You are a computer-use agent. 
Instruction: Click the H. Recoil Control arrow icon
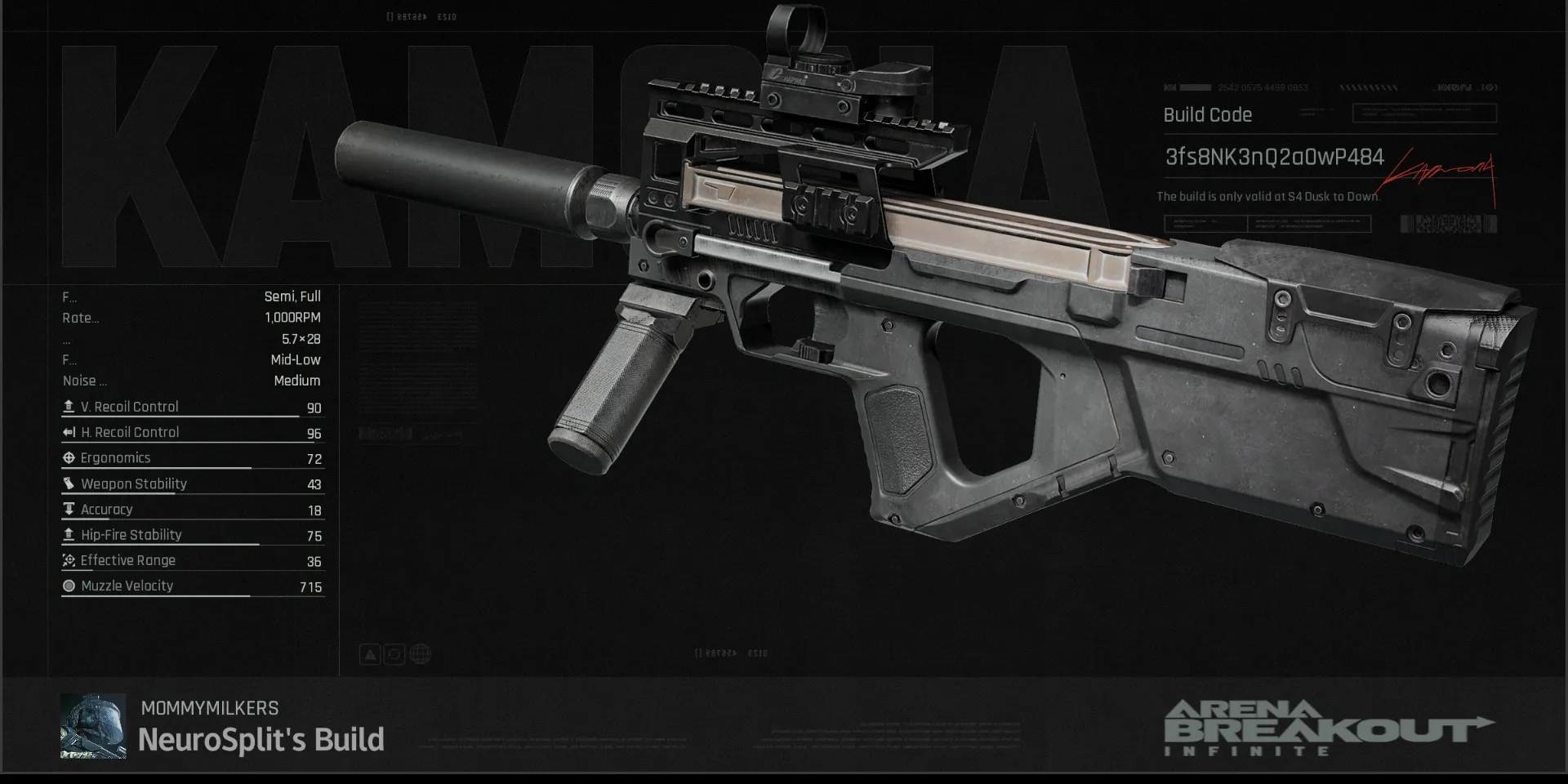(x=69, y=432)
